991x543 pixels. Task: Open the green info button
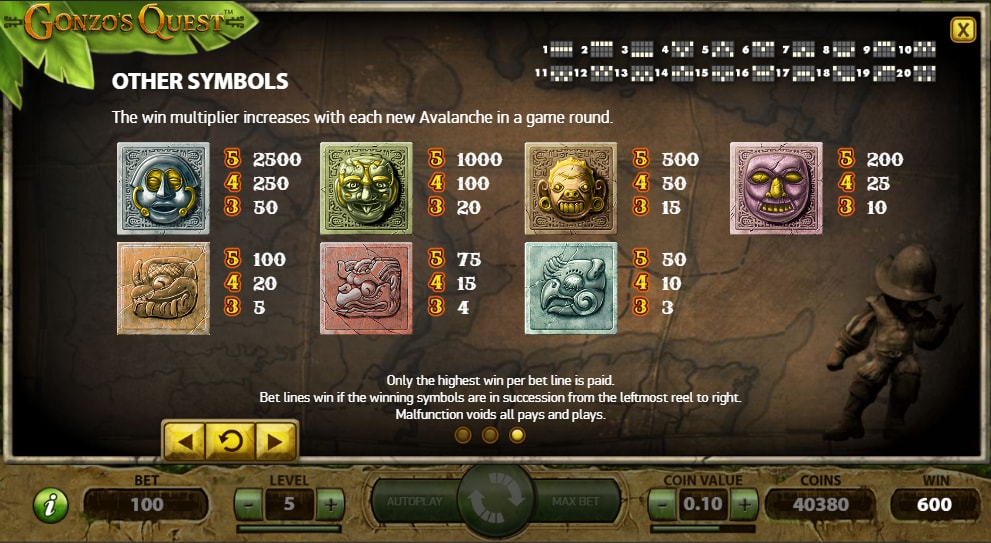[x=50, y=505]
